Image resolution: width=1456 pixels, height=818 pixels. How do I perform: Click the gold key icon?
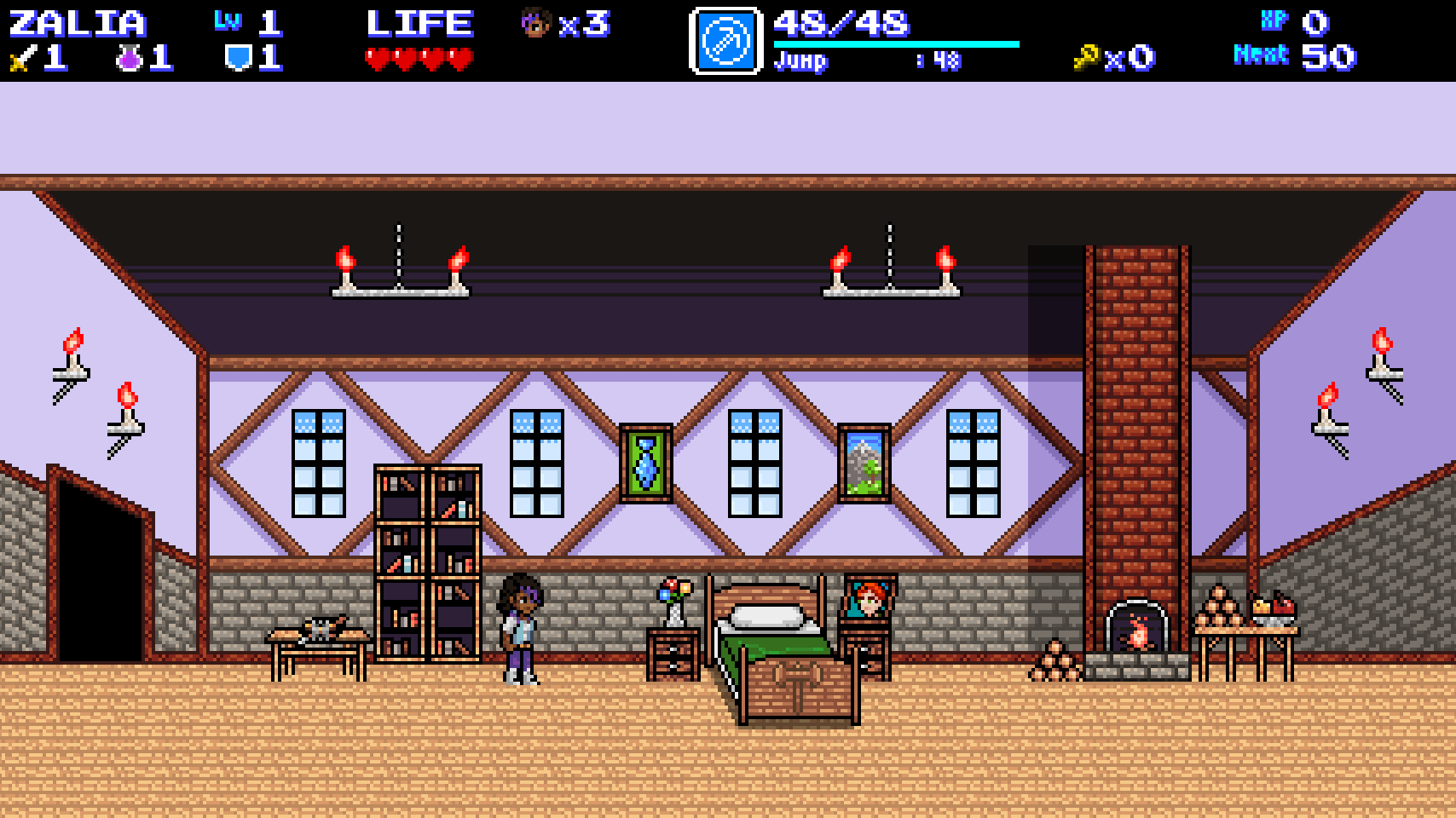point(1086,58)
